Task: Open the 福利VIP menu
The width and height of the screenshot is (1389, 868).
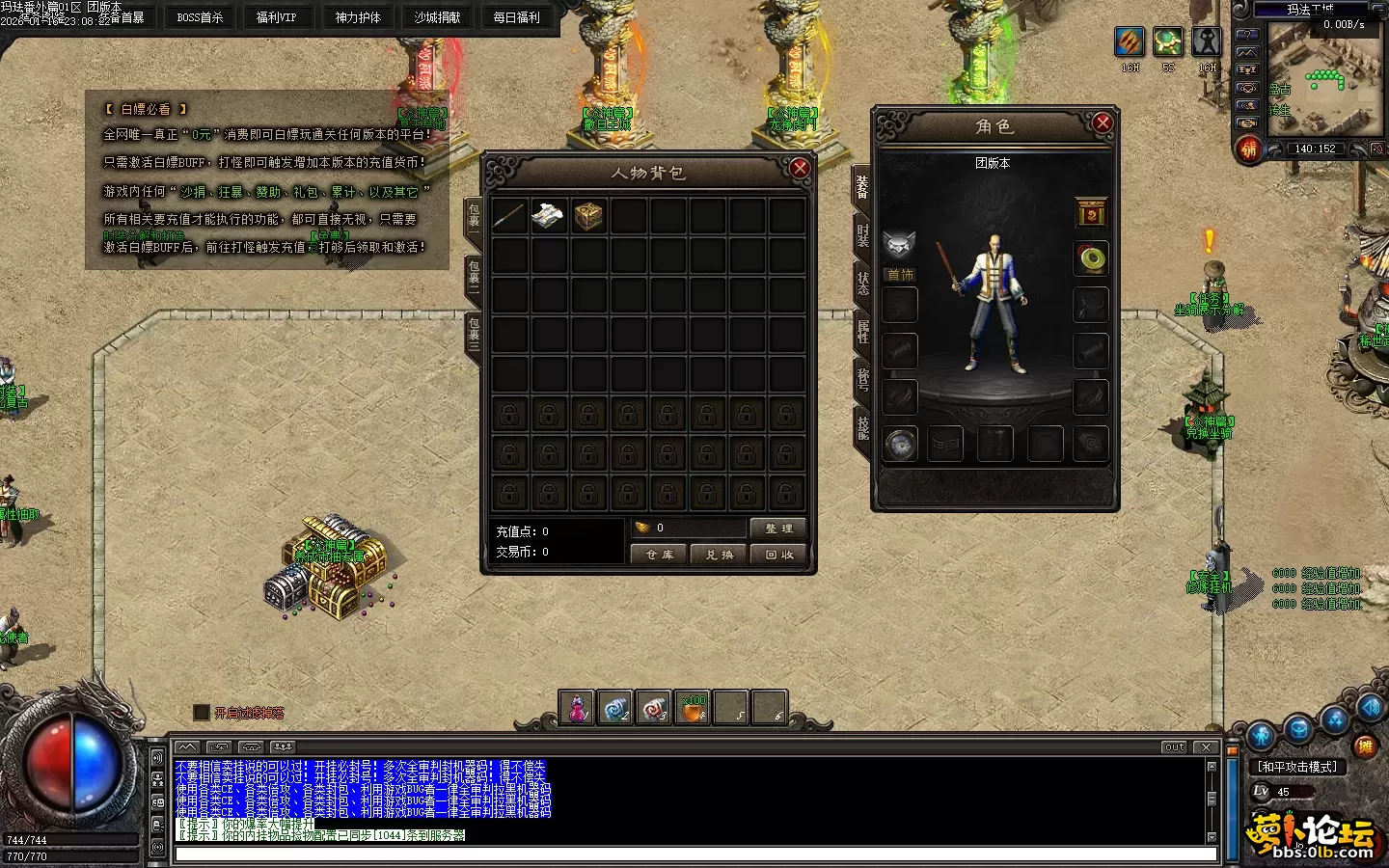Action: click(276, 17)
